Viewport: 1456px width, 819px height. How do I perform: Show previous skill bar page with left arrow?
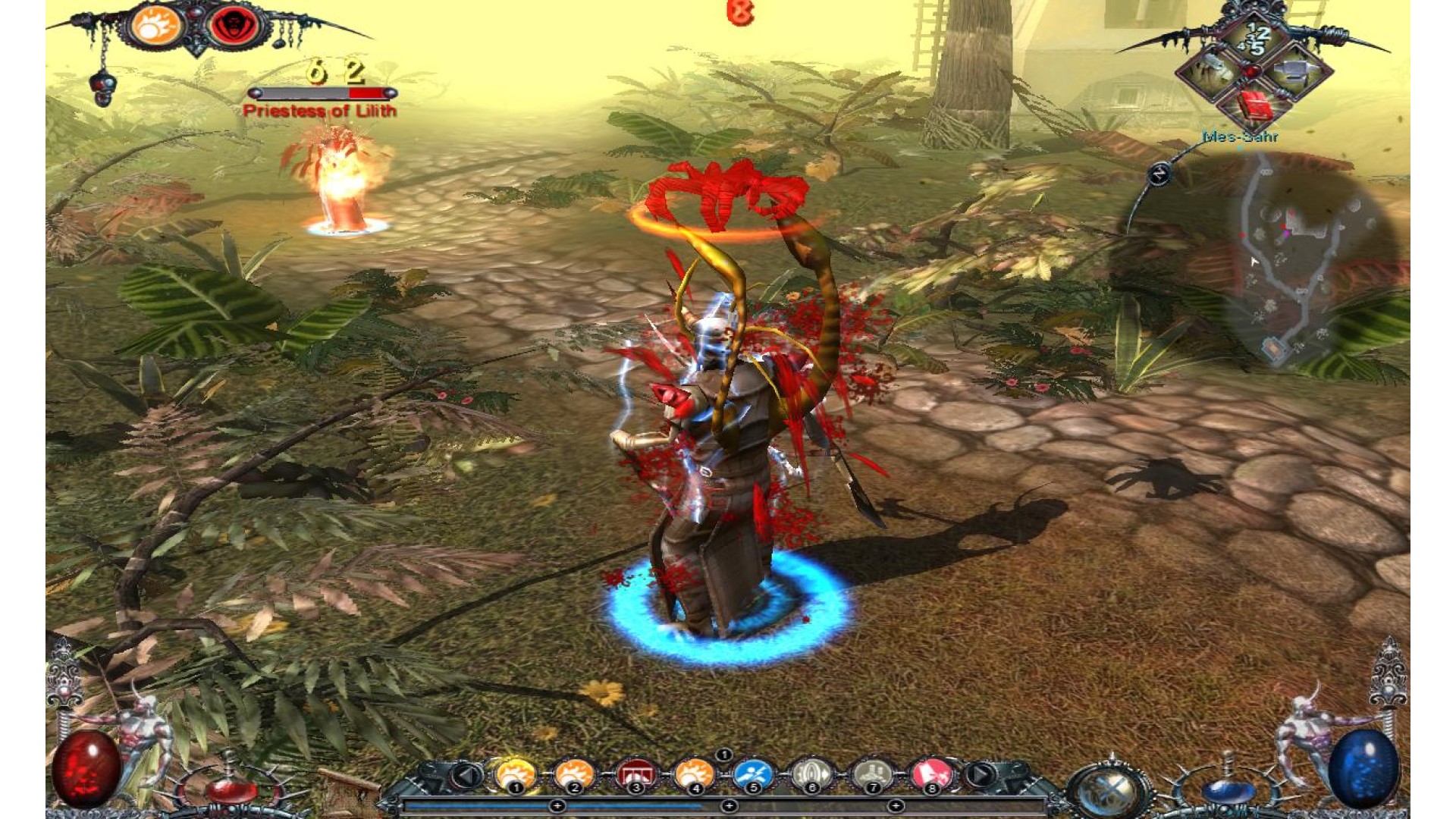(x=467, y=775)
